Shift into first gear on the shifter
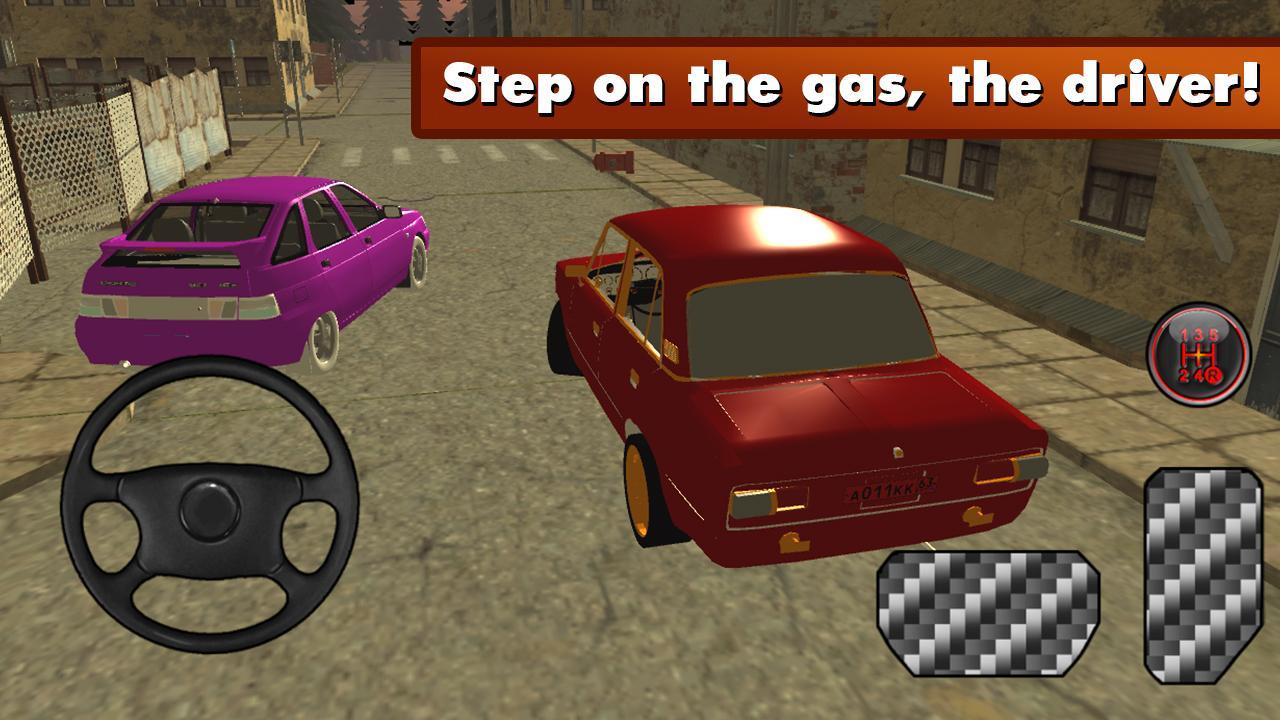1280x720 pixels. 1183,334
